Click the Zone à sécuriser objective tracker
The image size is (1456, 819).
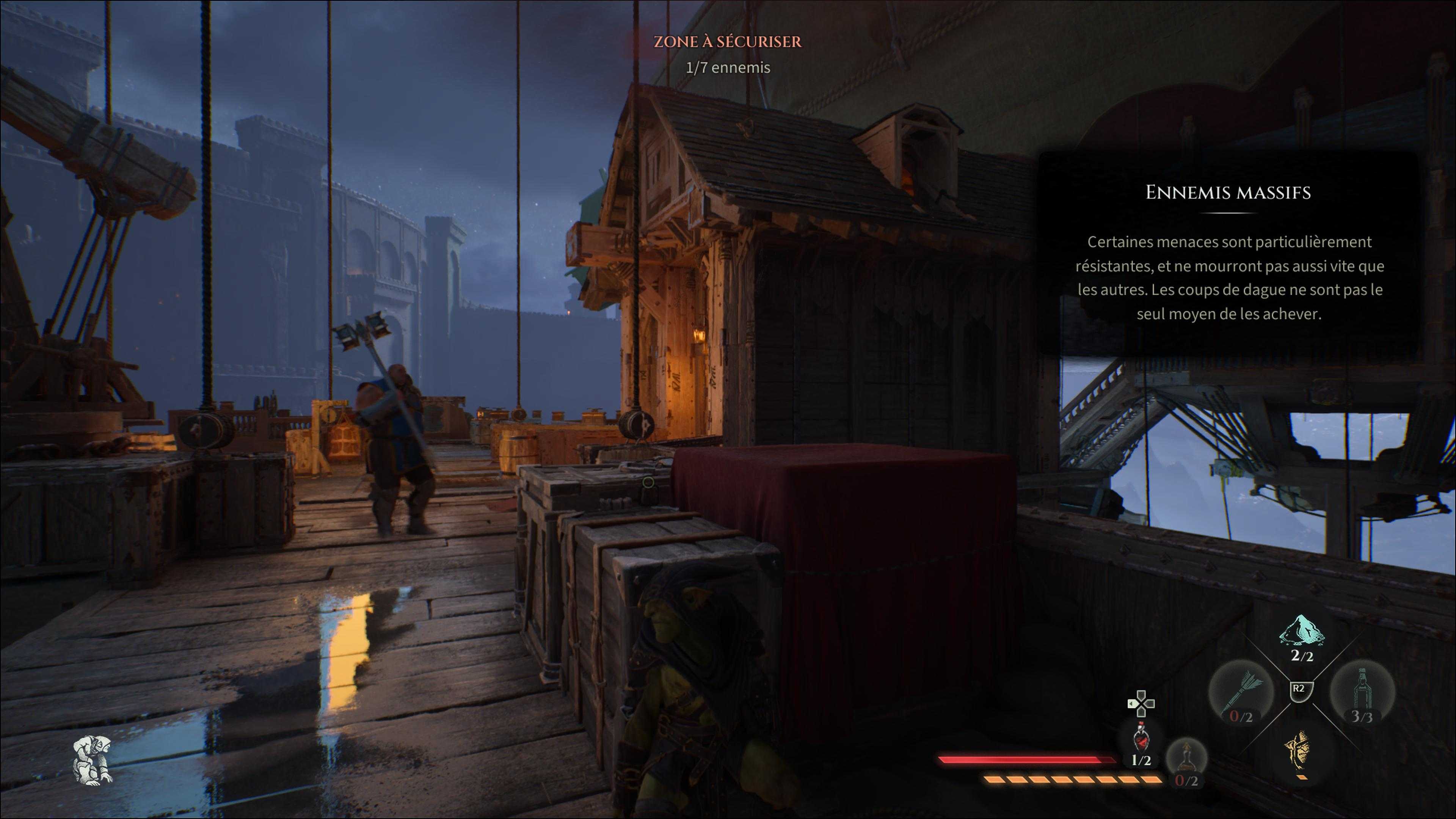point(728,54)
